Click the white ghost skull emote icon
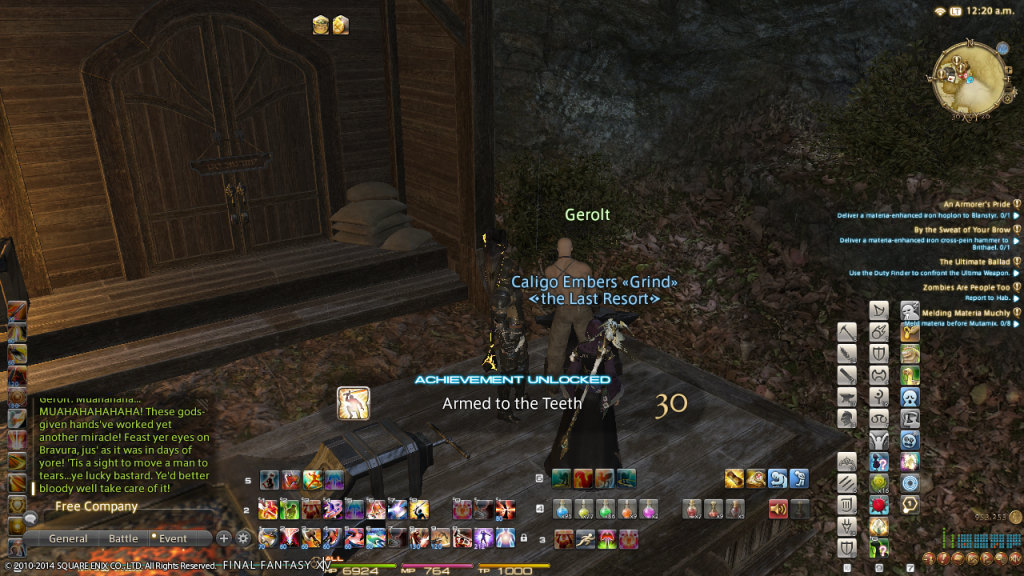The width and height of the screenshot is (1024, 576). click(909, 398)
